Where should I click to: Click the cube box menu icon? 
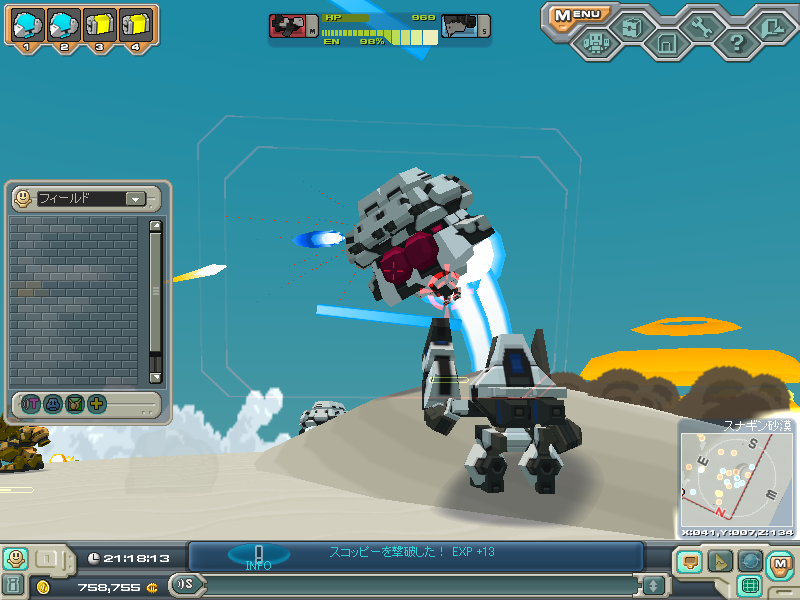631,25
